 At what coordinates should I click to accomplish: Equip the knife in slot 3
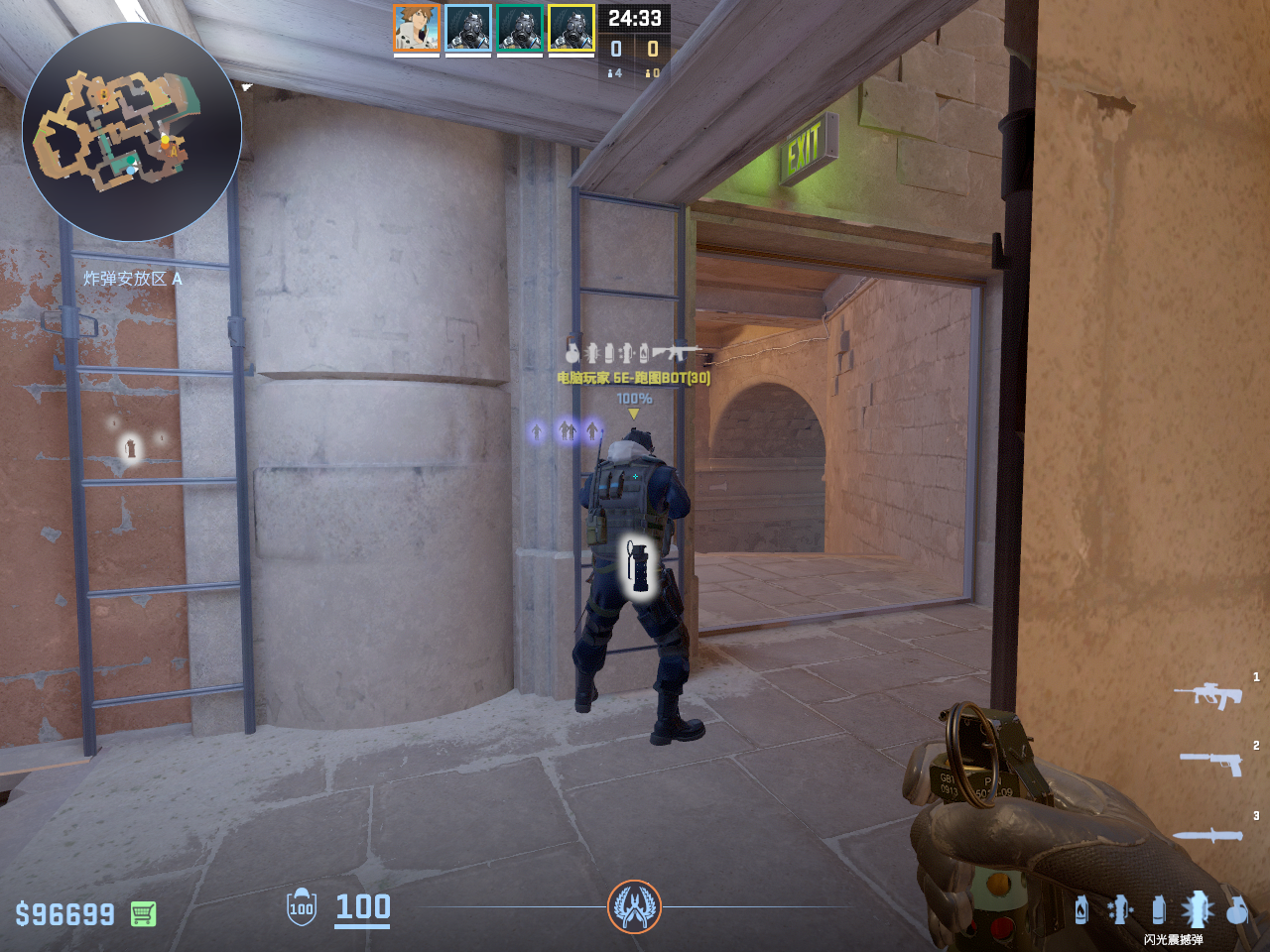pos(1207,836)
